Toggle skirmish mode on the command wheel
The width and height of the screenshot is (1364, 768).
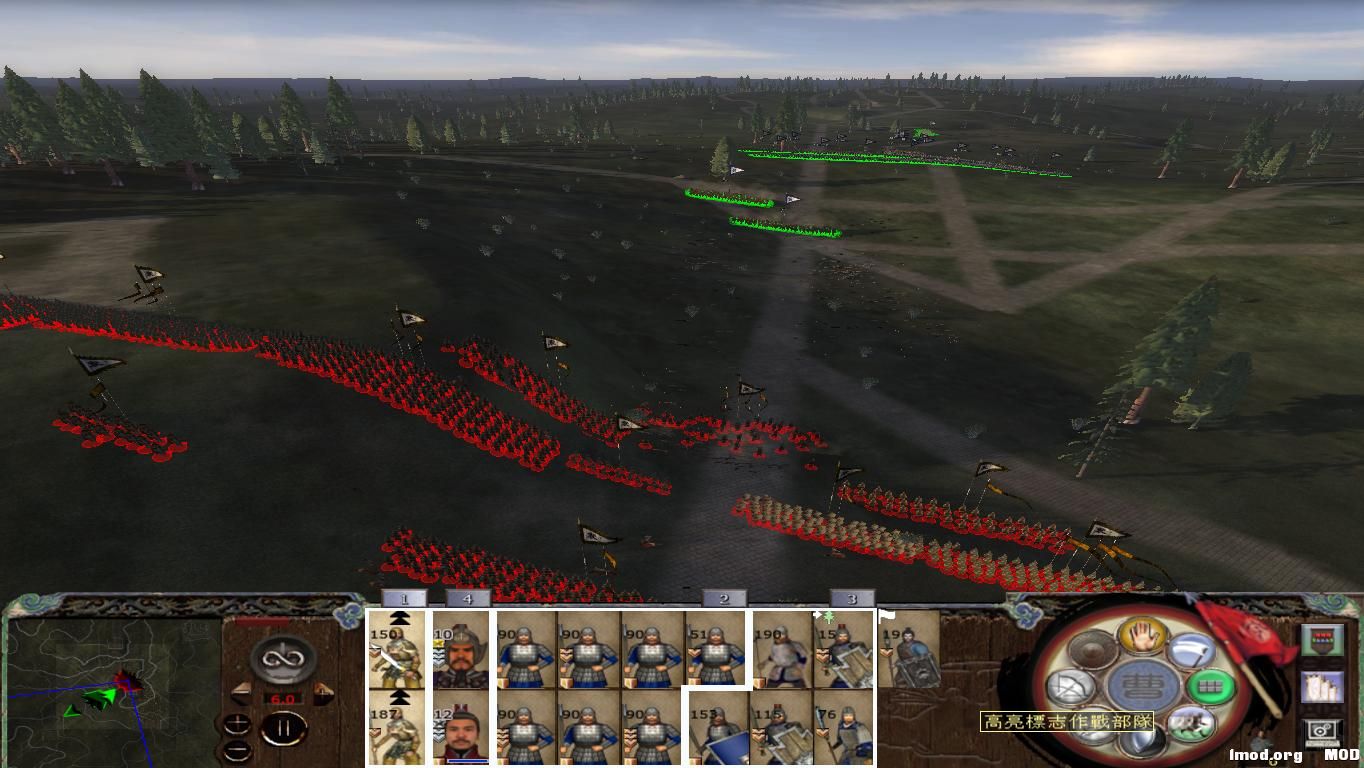(x=1191, y=724)
